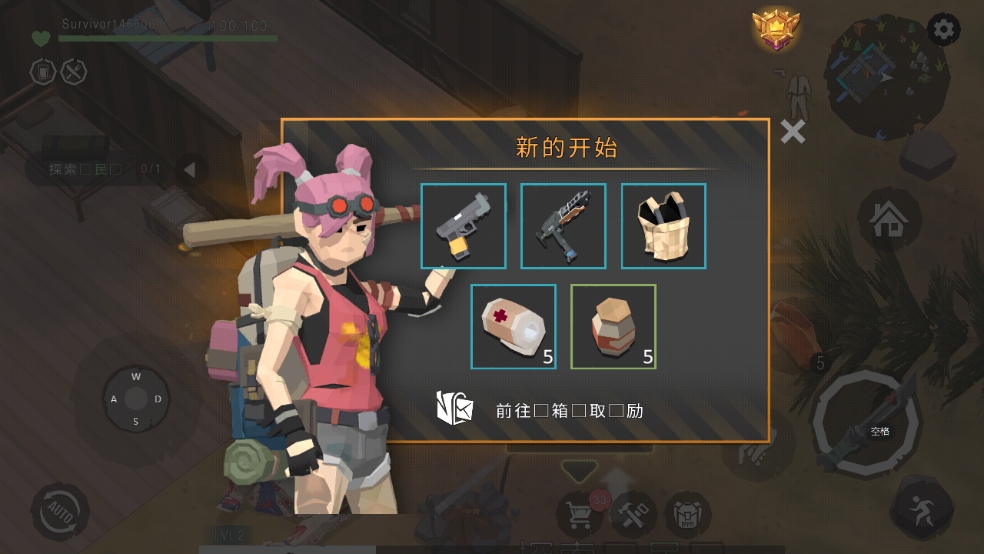Tap the home base button
This screenshot has width=984, height=554.
(x=888, y=220)
